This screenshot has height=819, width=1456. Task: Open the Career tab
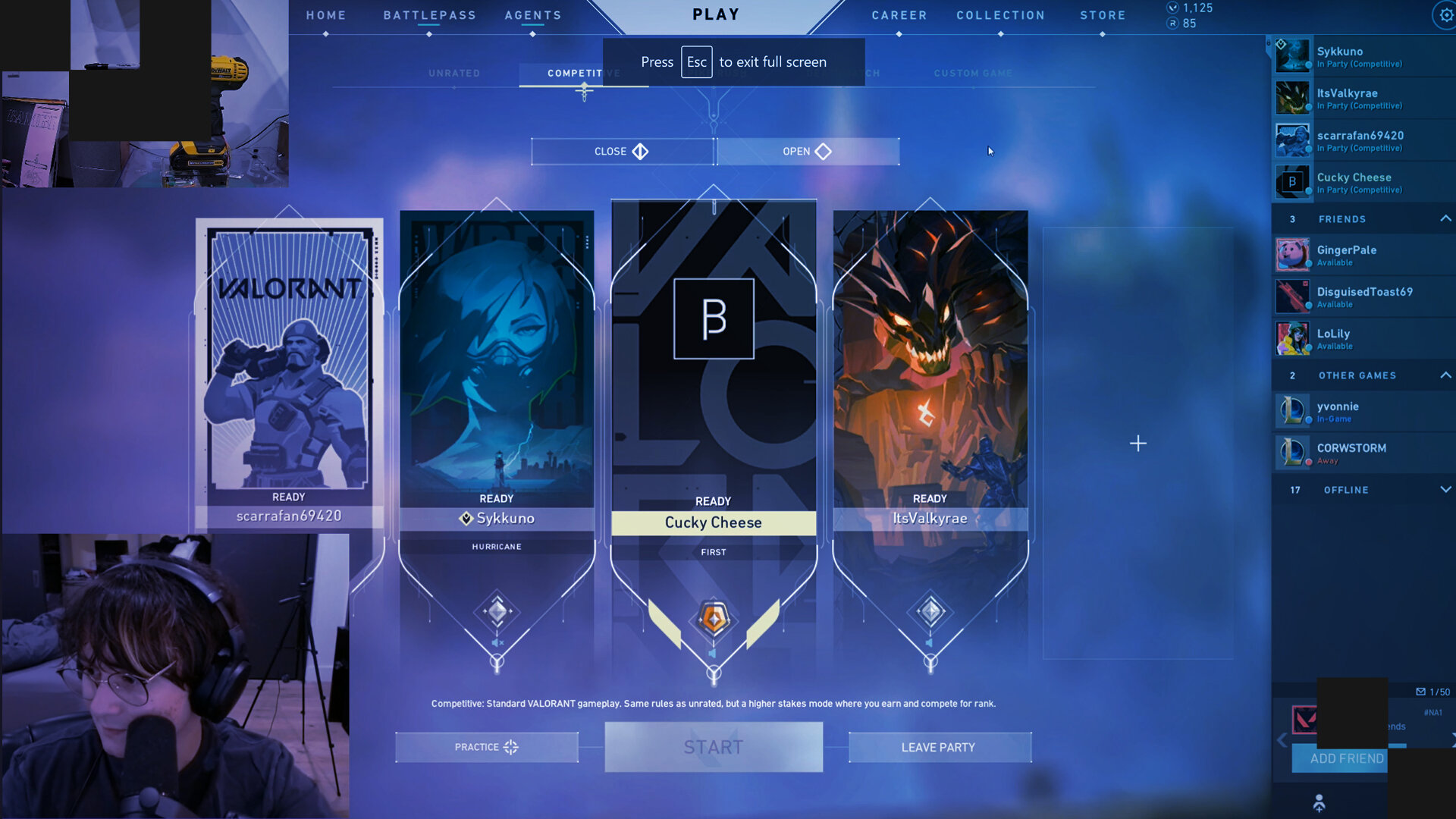click(899, 15)
